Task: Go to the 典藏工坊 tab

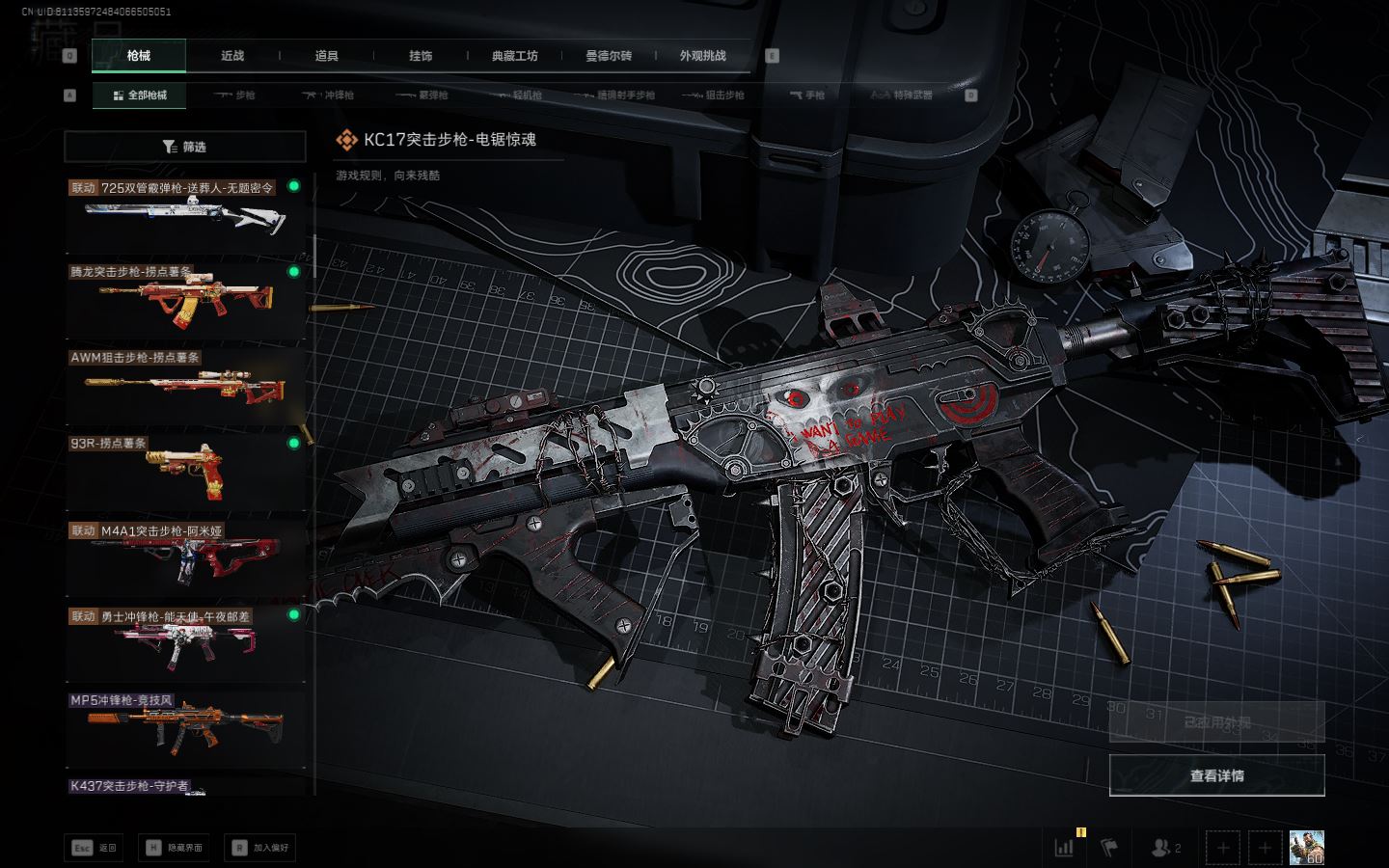Action: tap(515, 56)
